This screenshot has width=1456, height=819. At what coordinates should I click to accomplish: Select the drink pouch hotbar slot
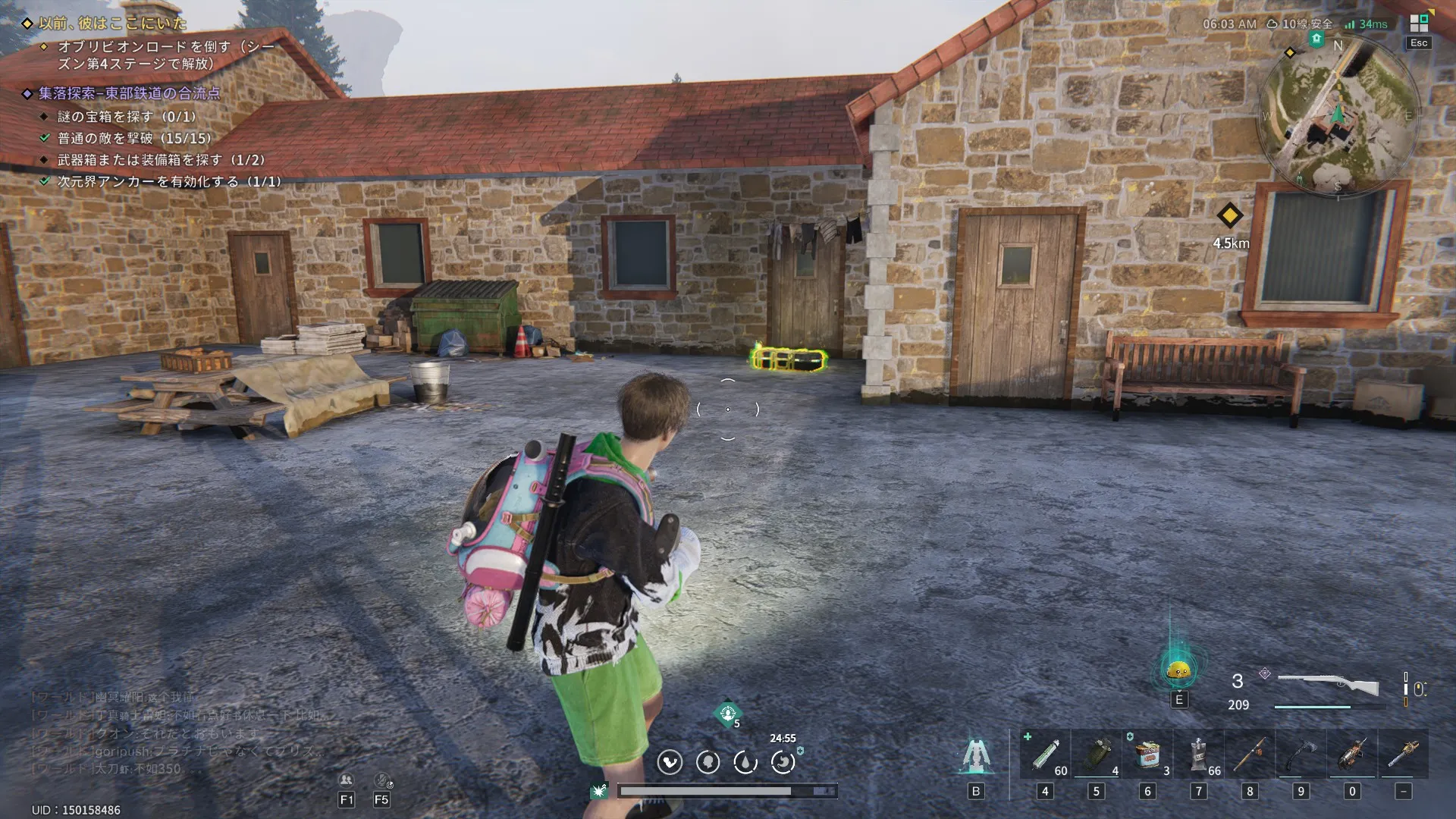1199,755
